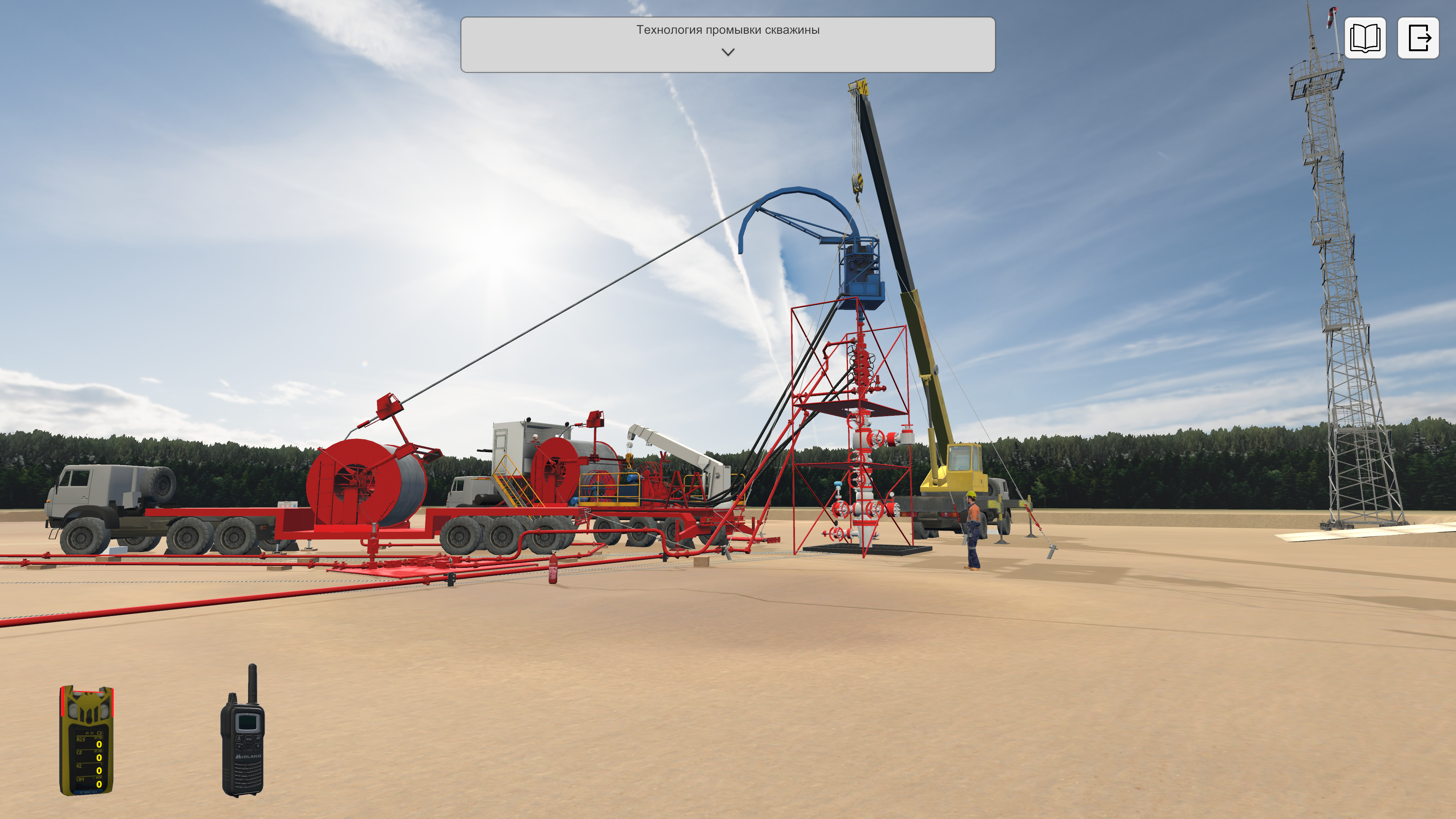Image resolution: width=1456 pixels, height=819 pixels.
Task: Open the book manual icon
Action: 1365,38
